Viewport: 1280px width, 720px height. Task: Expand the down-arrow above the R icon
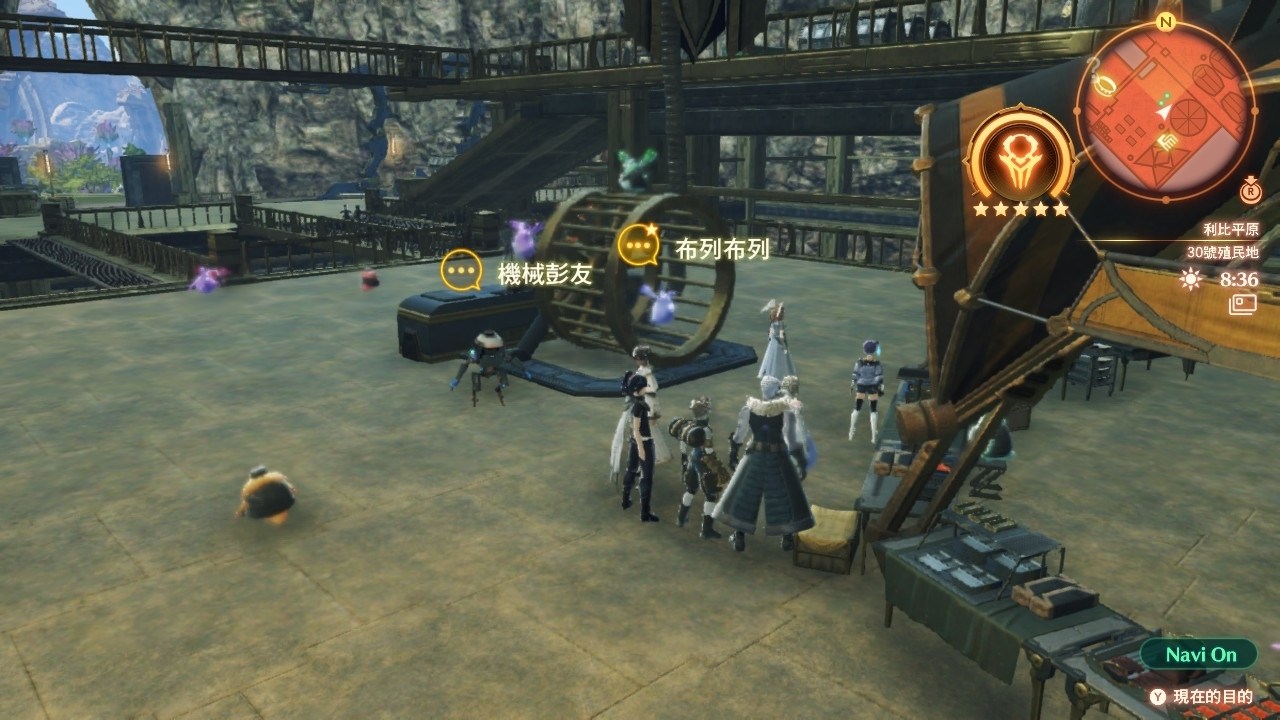[1251, 181]
